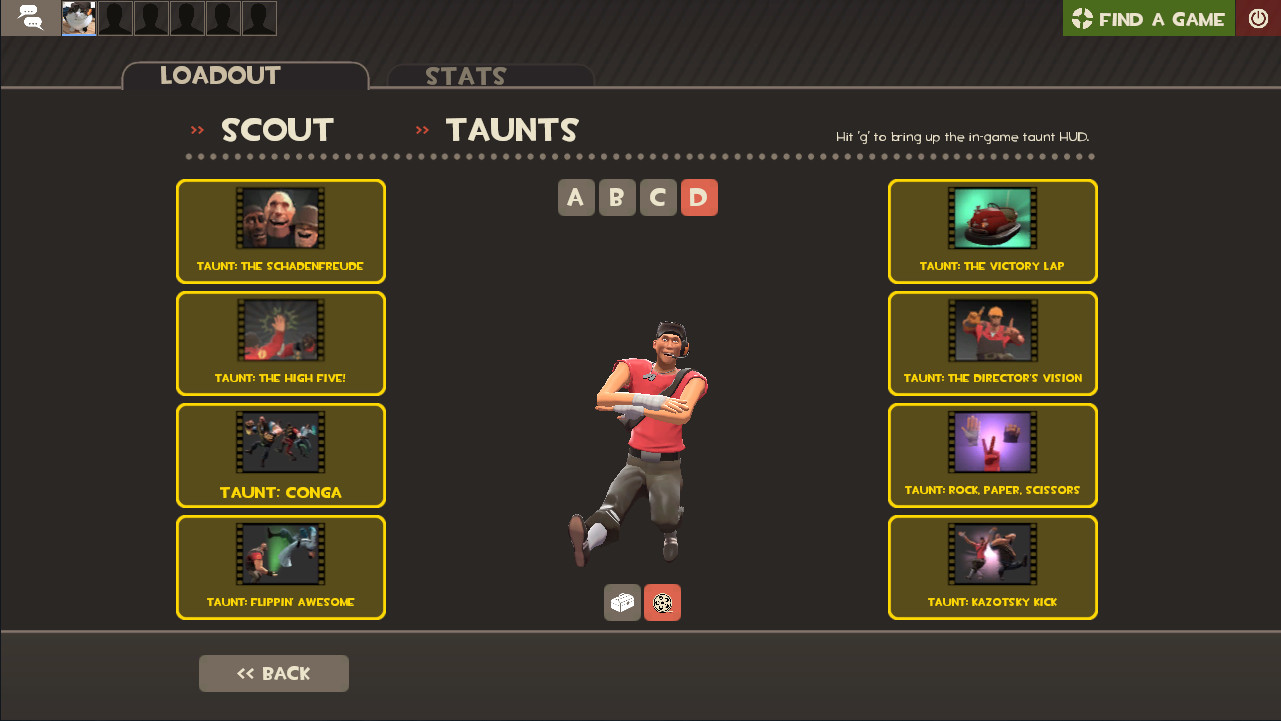This screenshot has height=721, width=1281.
Task: Click the LOADOUT tab
Action: click(220, 76)
